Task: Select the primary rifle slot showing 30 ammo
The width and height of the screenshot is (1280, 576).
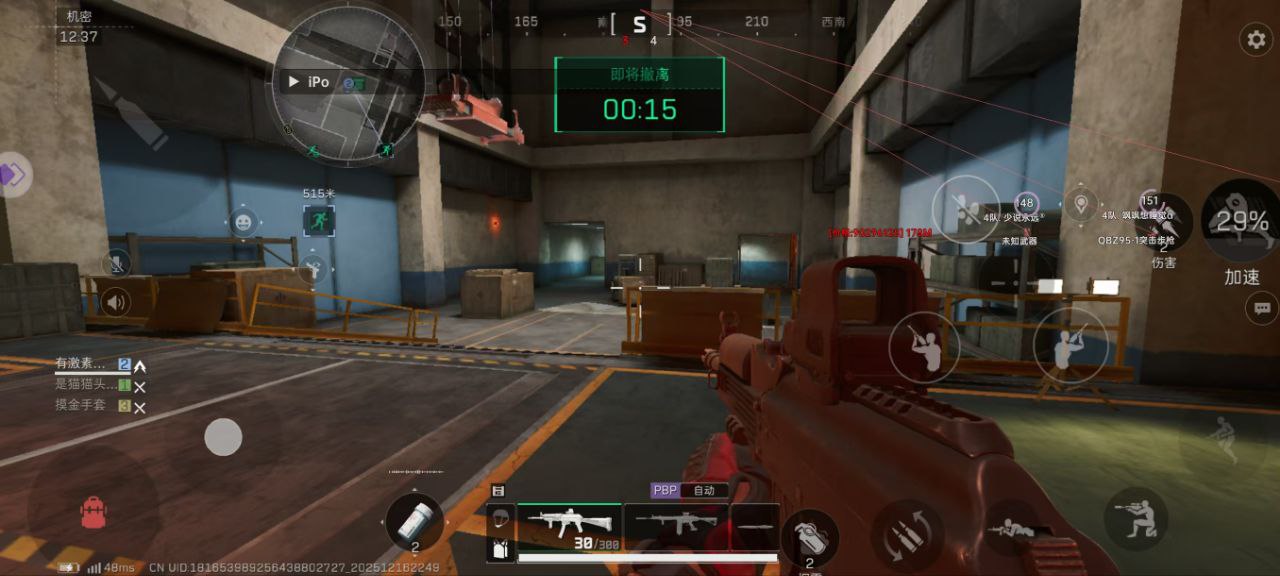Action: click(x=568, y=526)
